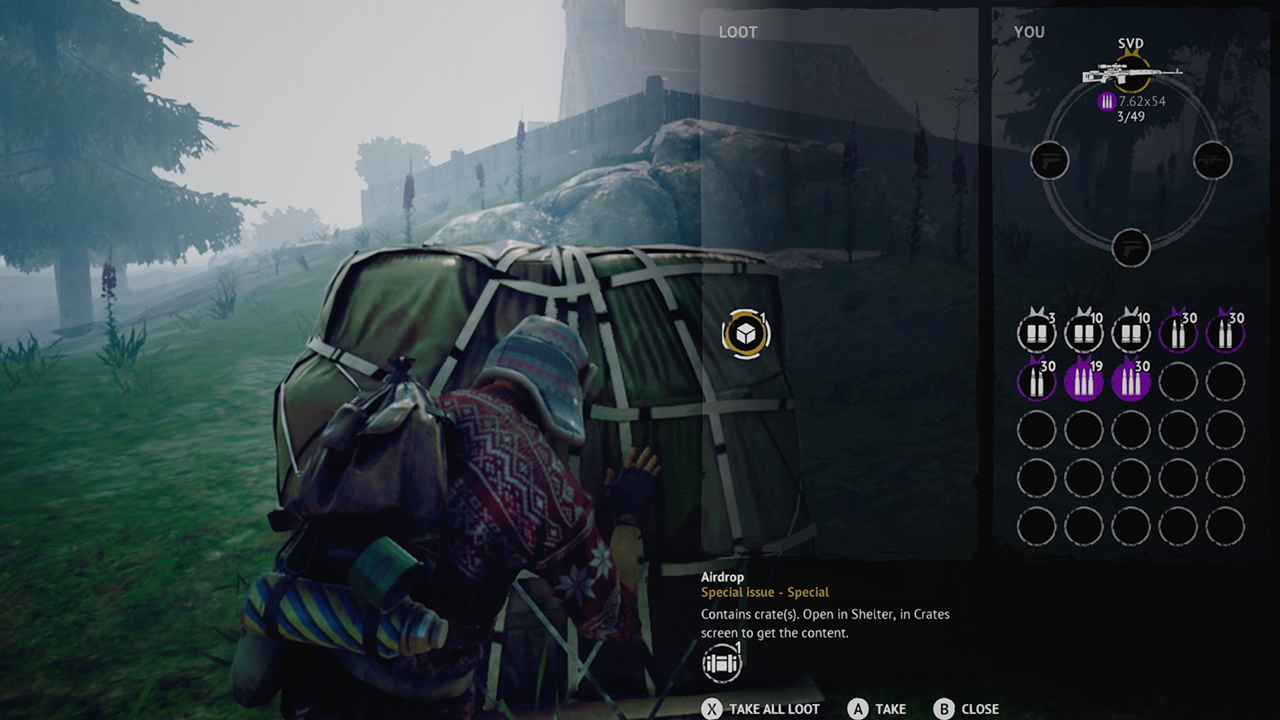Viewport: 1280px width, 720px height.
Task: Select the stack of 3 shotgun shells
Action: [x=1036, y=330]
